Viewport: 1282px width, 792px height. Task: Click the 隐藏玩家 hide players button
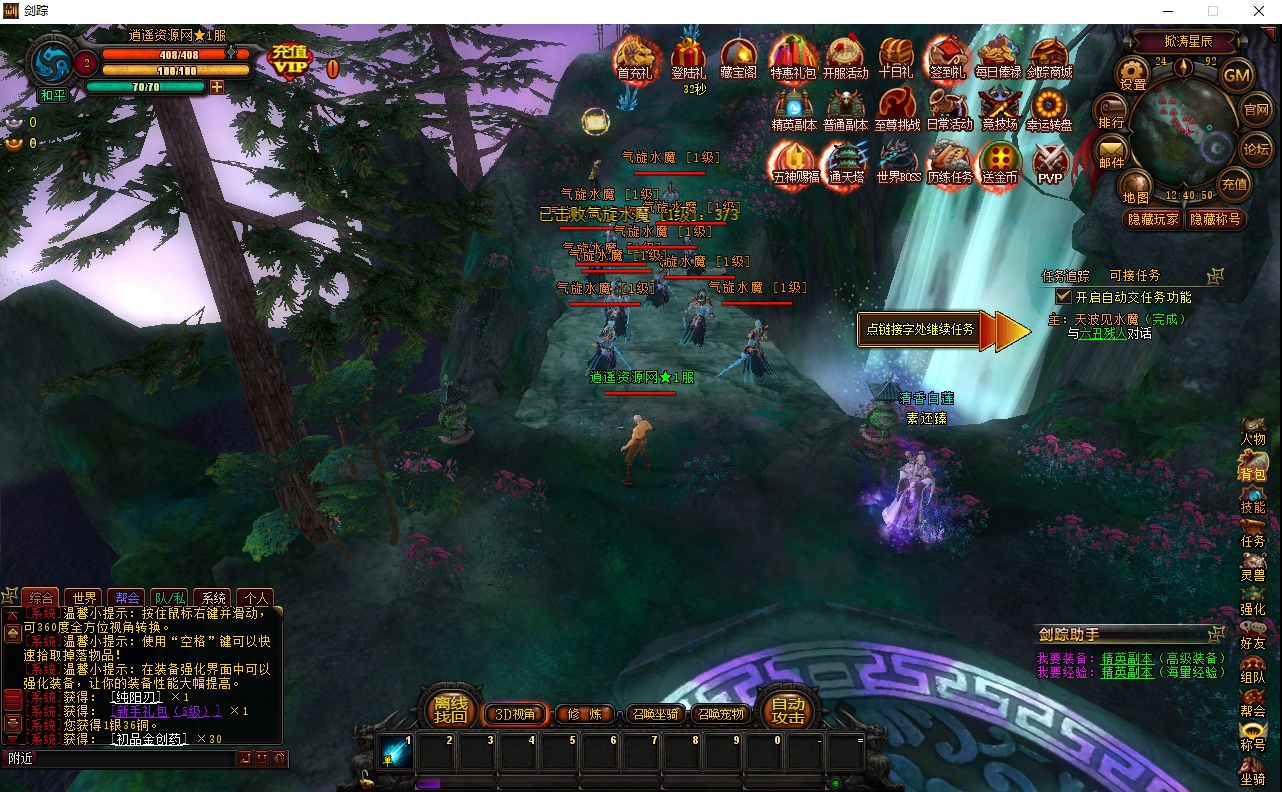1153,219
